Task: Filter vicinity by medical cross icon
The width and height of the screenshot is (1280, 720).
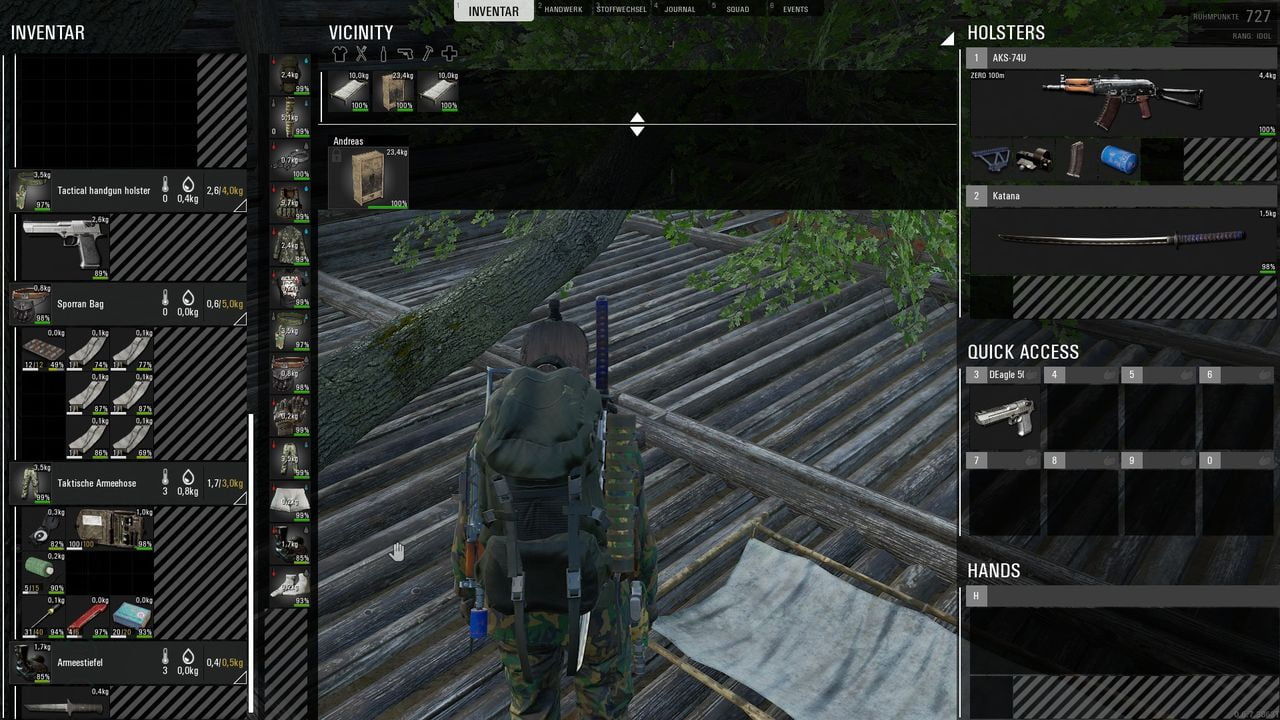Action: pyautogui.click(x=449, y=54)
